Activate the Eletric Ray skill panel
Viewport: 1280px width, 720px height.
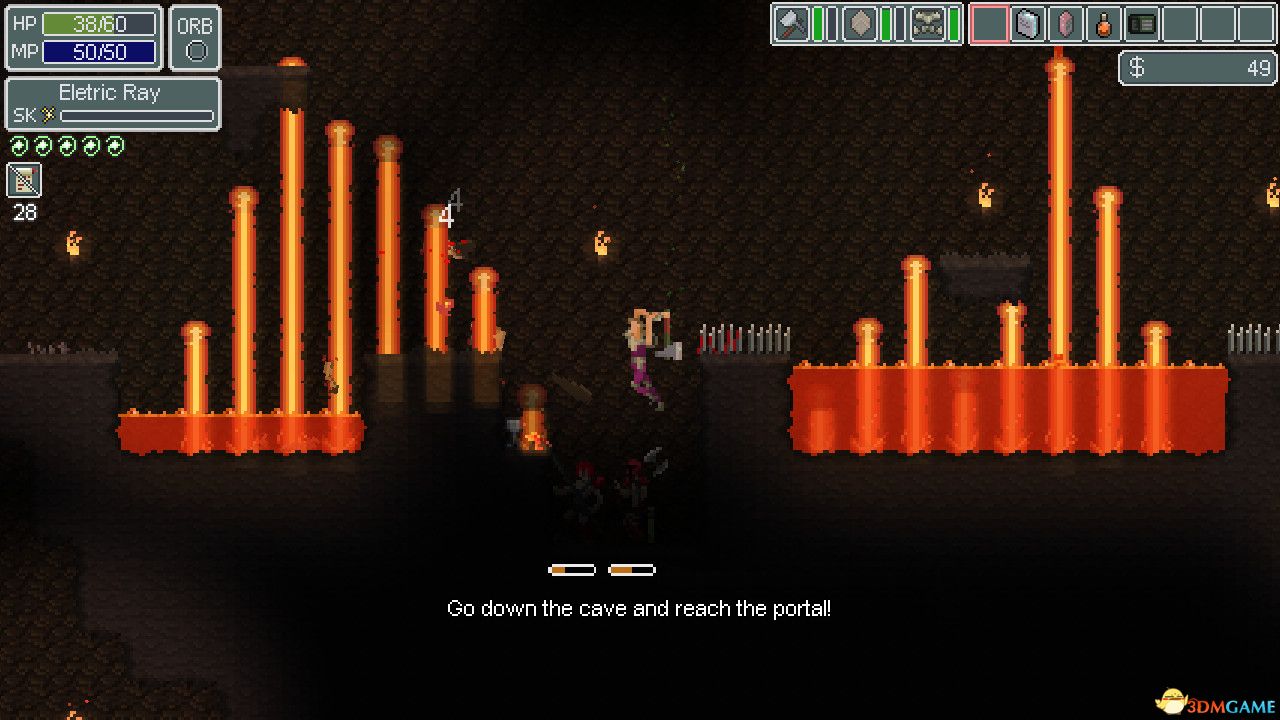coord(113,104)
